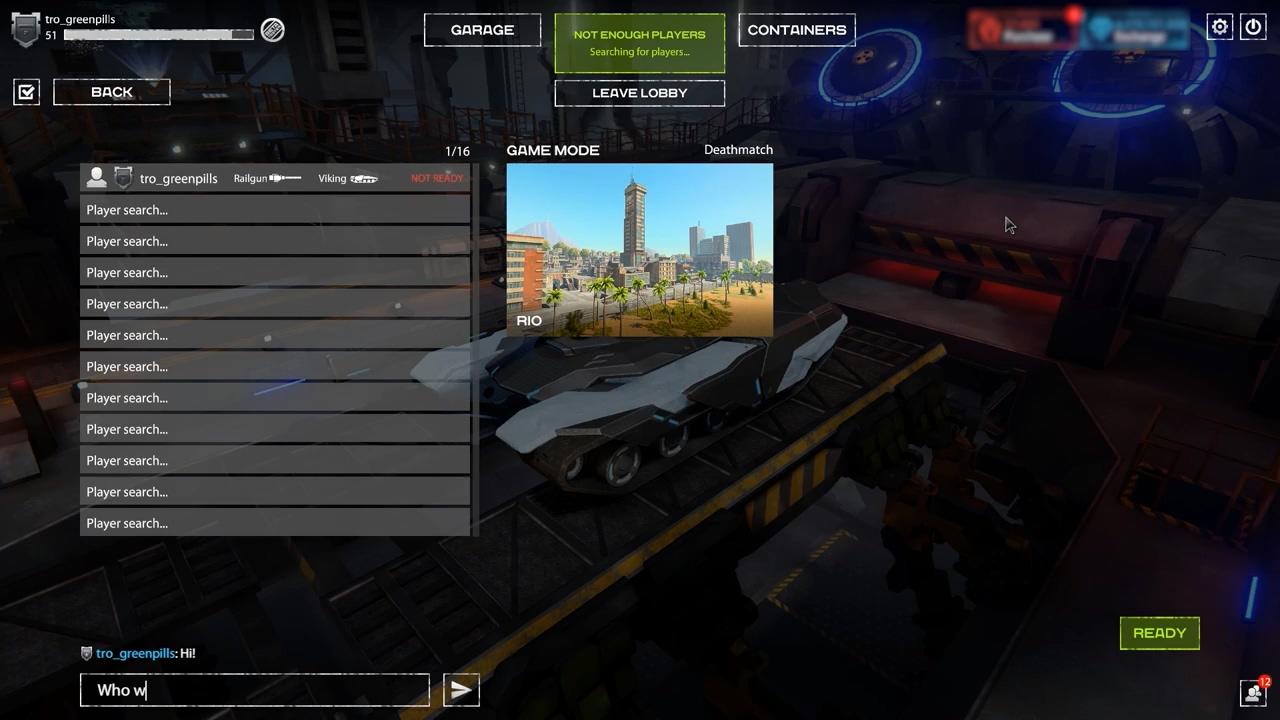Select the tro_greenpills player row

click(x=274, y=178)
